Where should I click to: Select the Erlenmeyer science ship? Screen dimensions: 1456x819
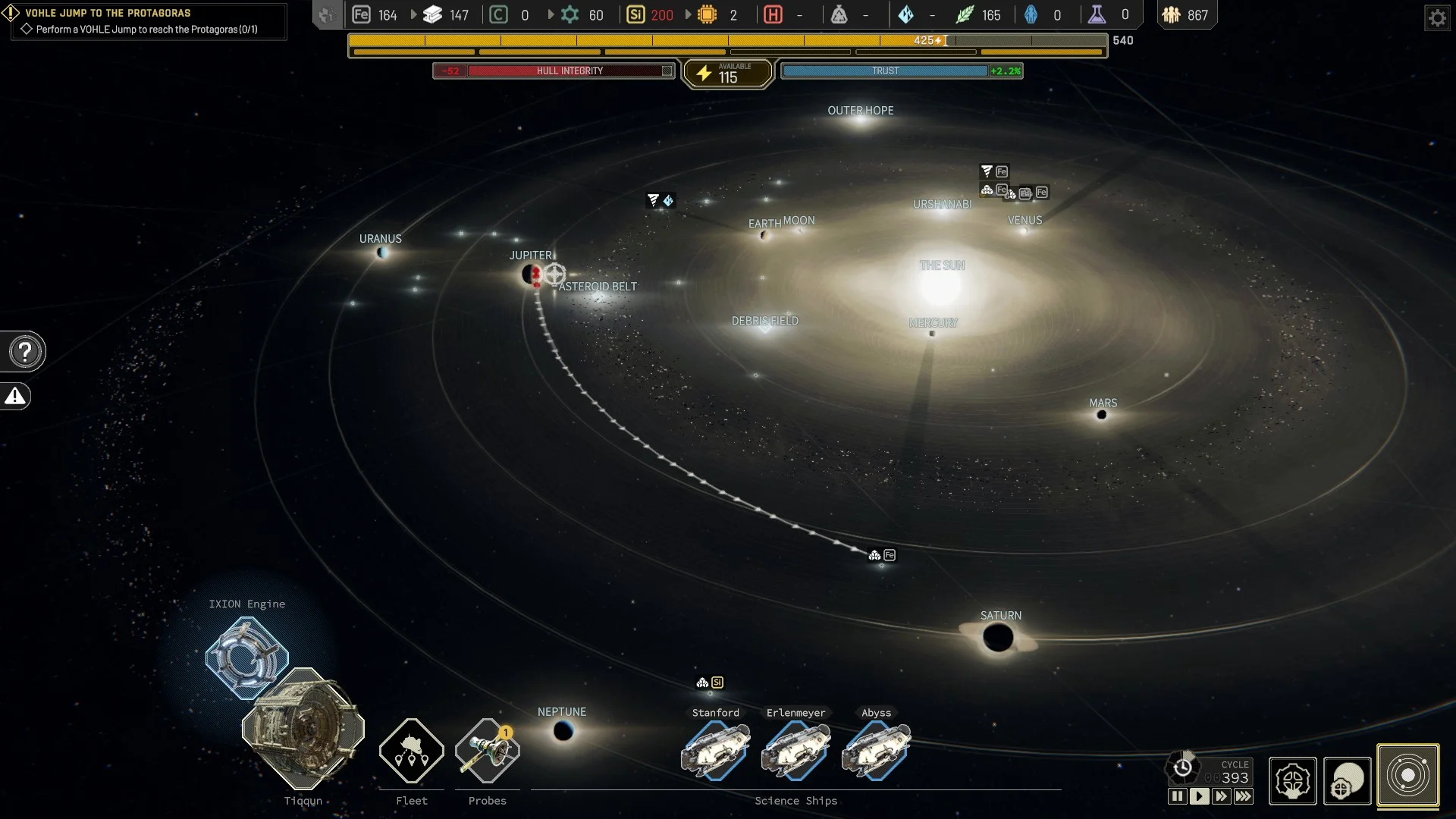click(x=795, y=751)
